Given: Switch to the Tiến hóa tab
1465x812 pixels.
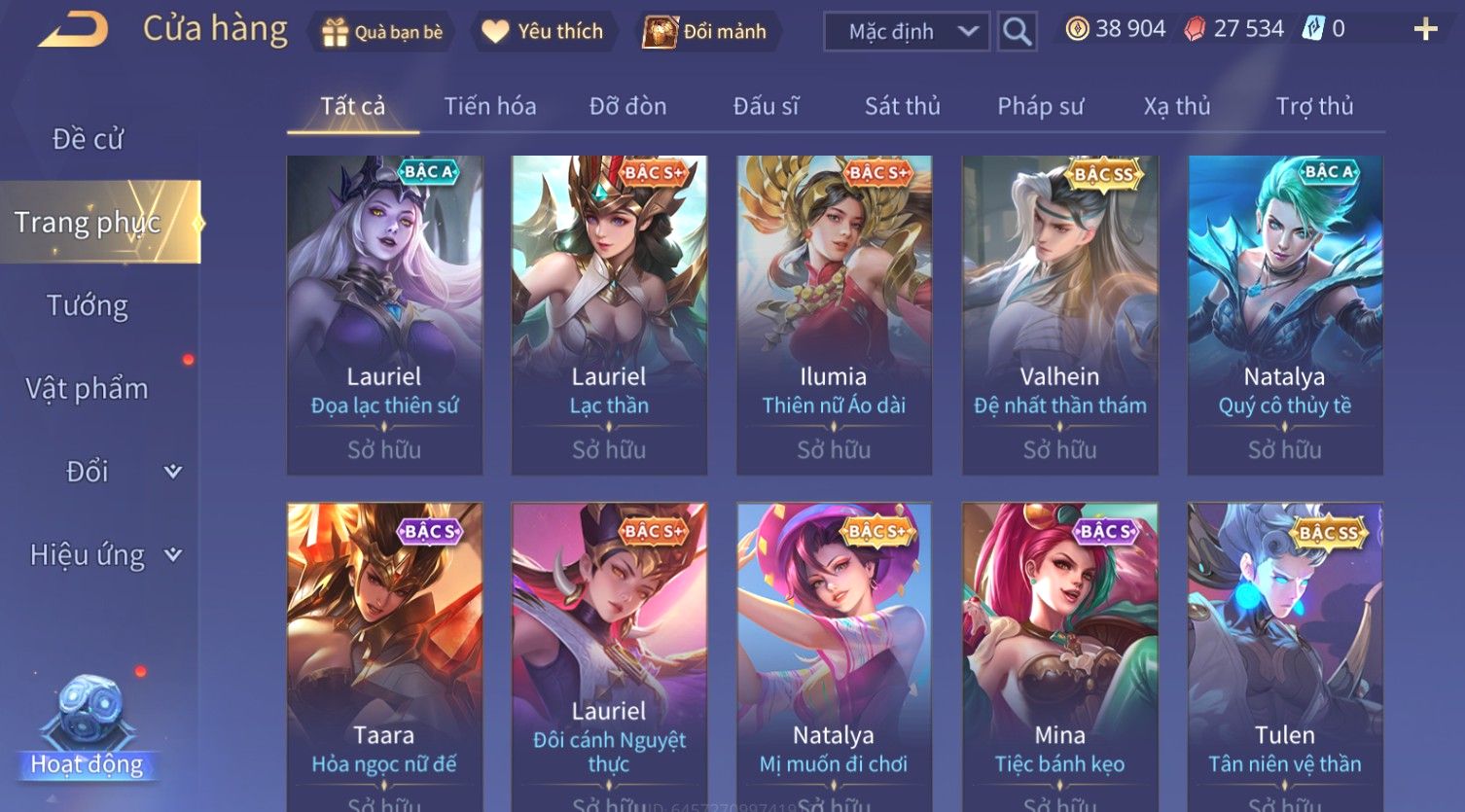Looking at the screenshot, I should (490, 106).
